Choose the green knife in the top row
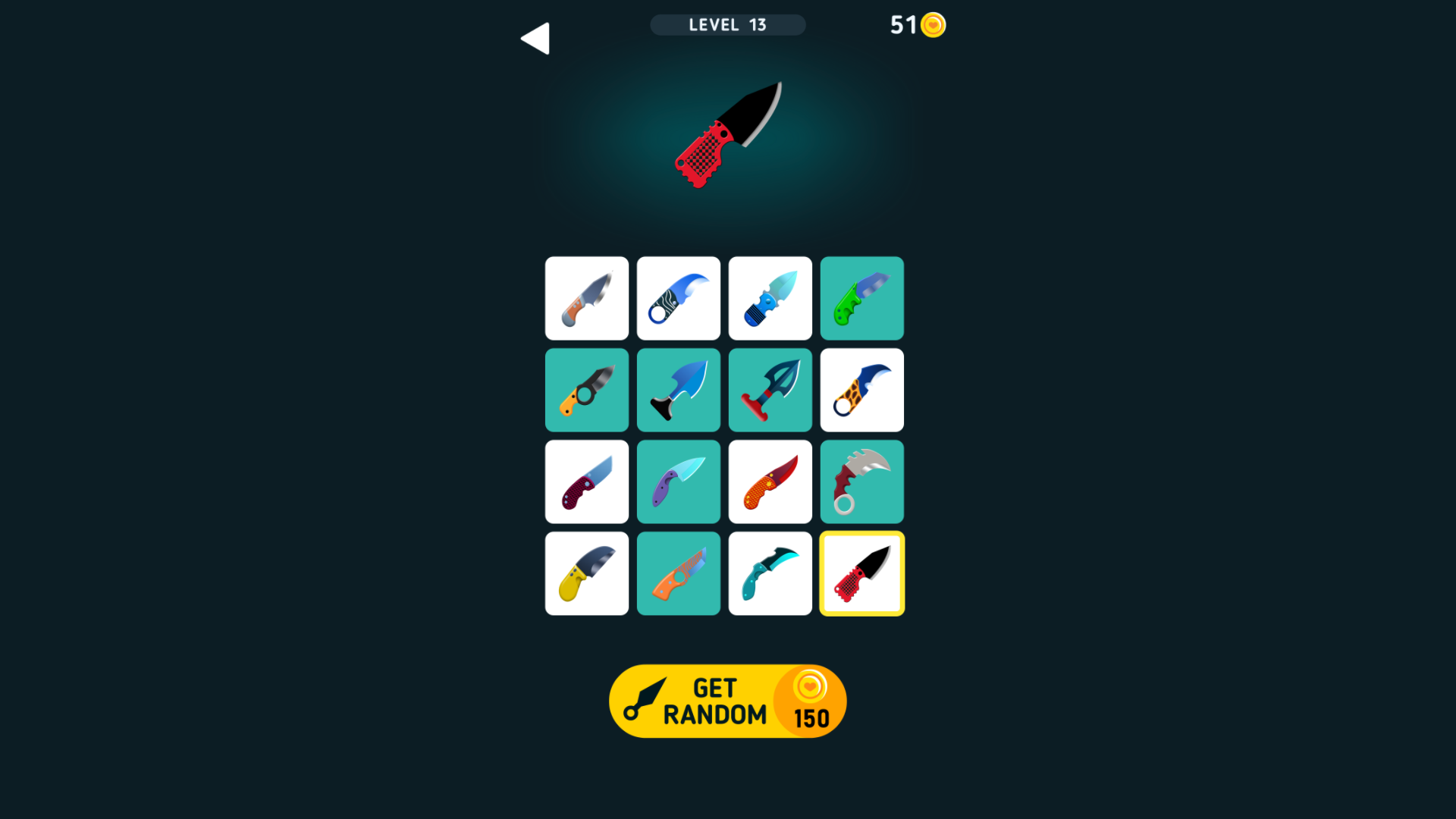This screenshot has height=819, width=1456. (861, 298)
